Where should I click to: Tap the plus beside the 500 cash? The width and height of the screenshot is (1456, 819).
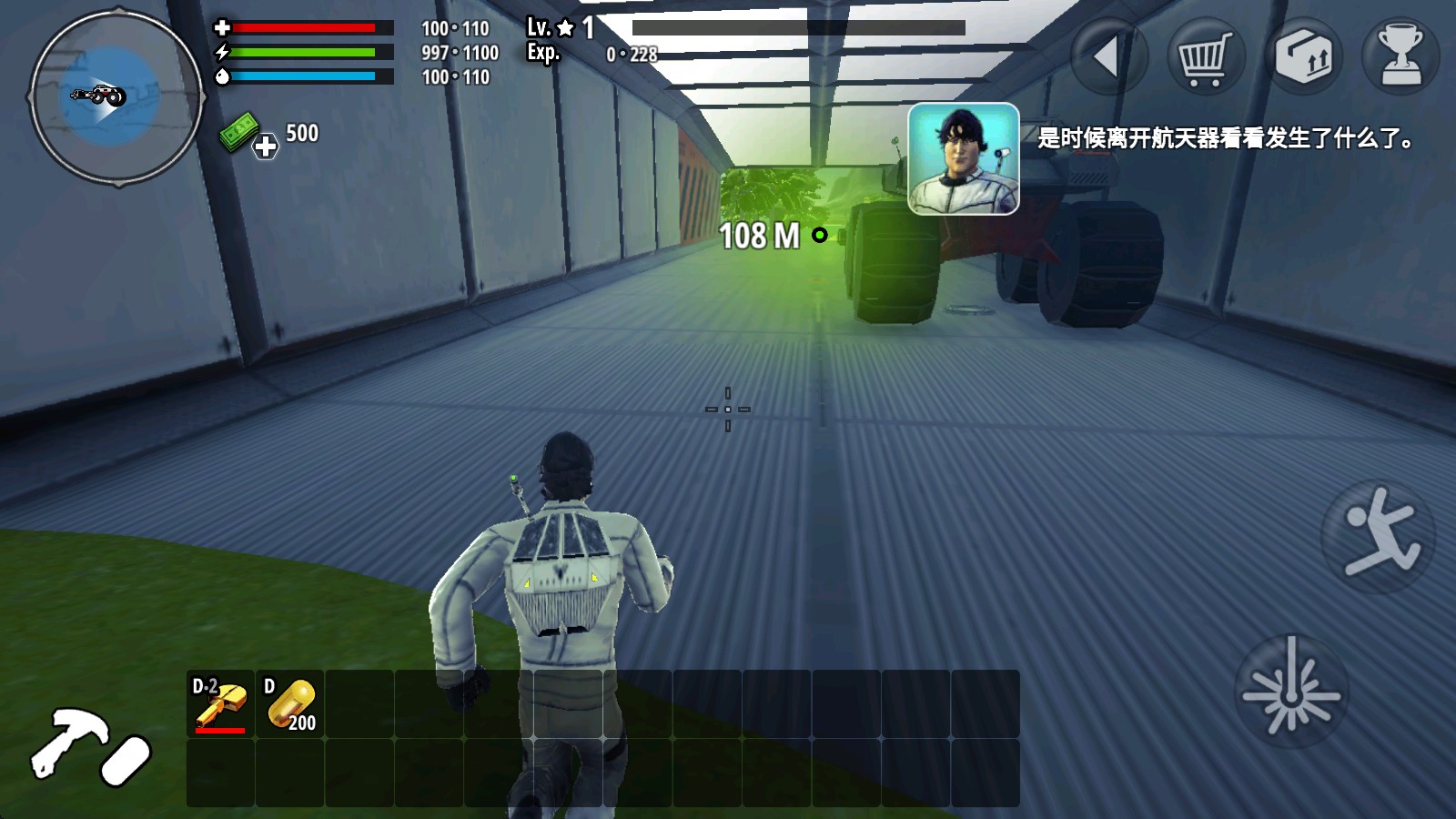265,147
